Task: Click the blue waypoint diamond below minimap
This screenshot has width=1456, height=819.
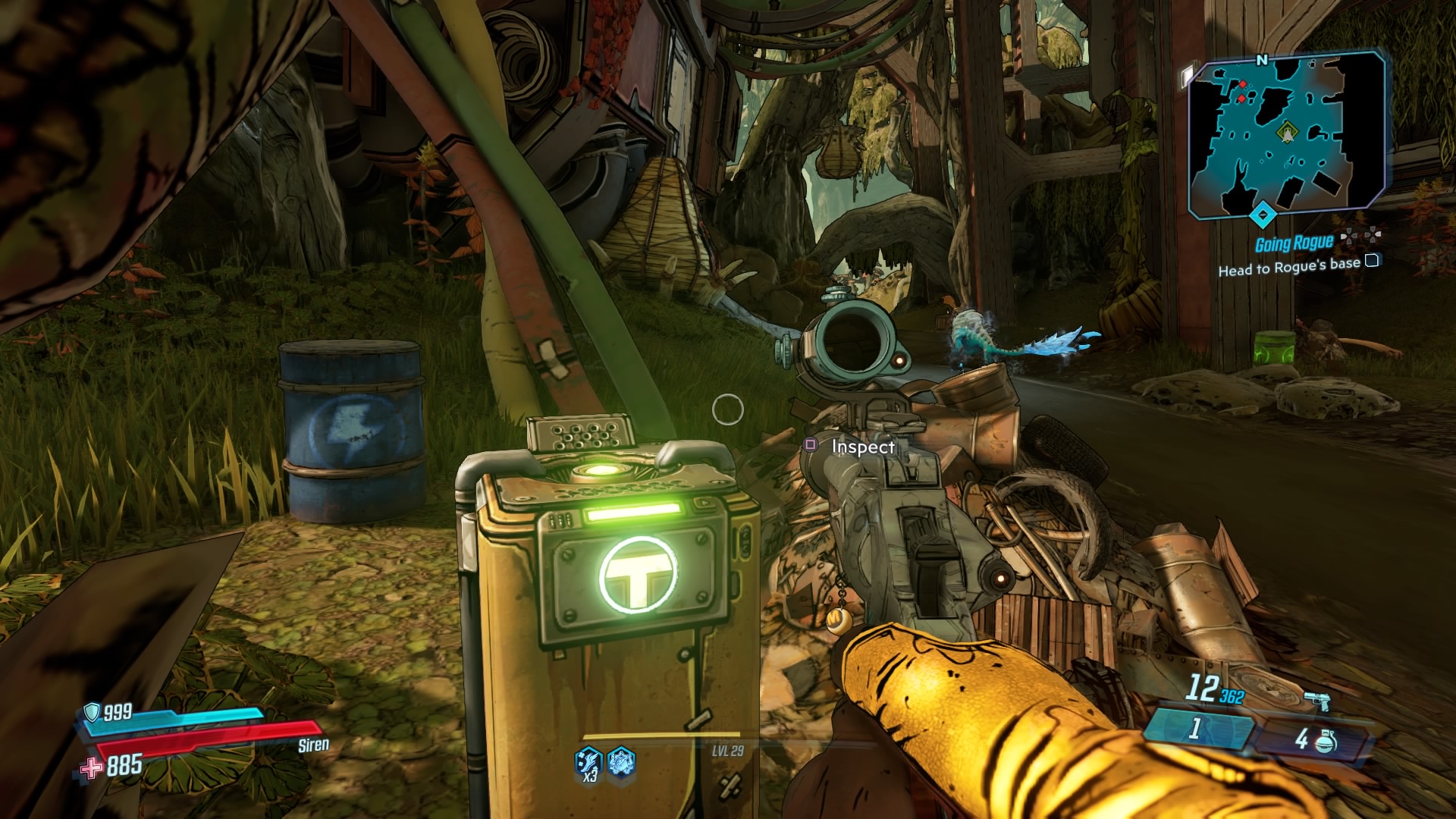Action: coord(1263,215)
